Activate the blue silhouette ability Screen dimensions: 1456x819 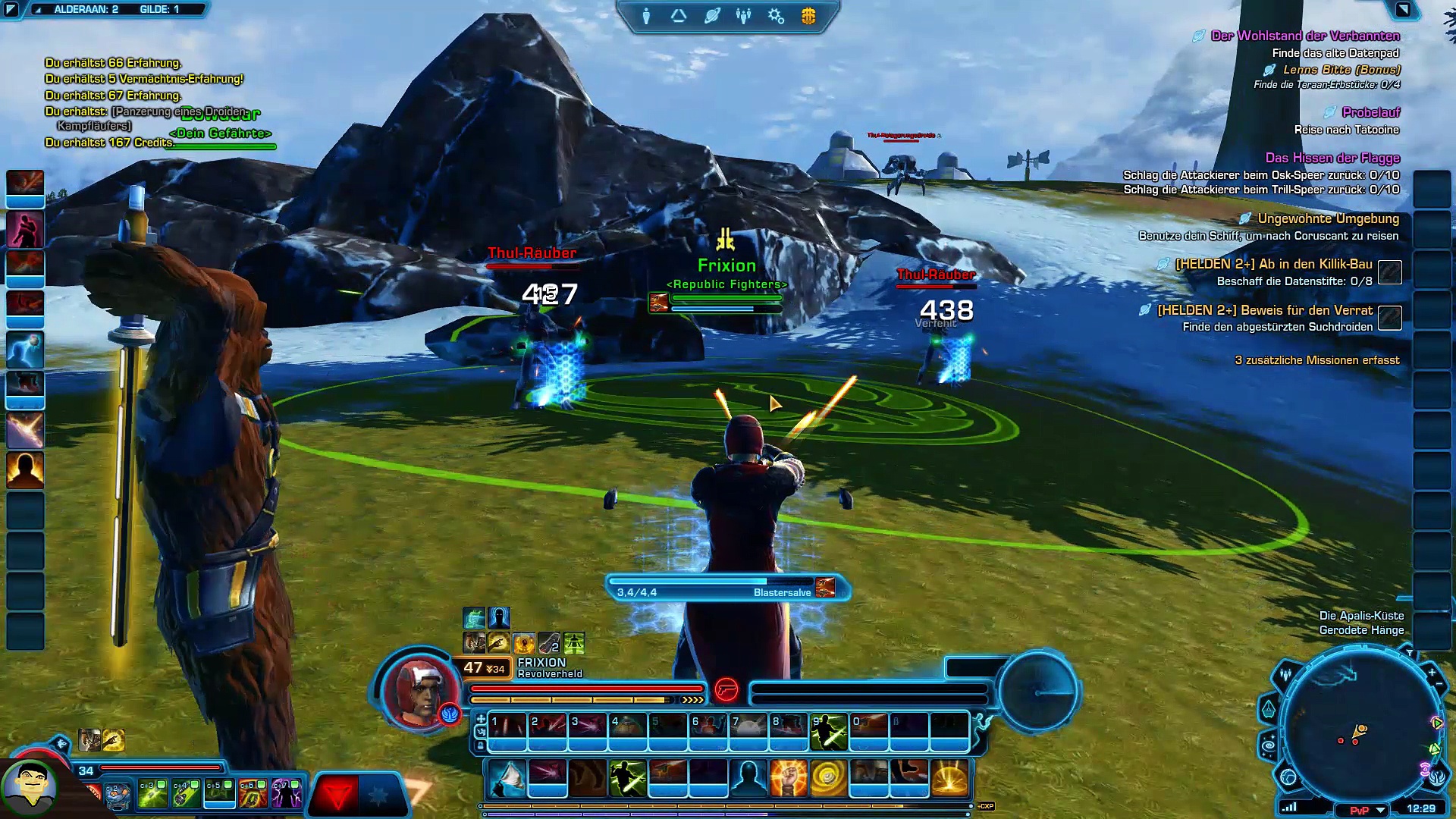[748, 779]
